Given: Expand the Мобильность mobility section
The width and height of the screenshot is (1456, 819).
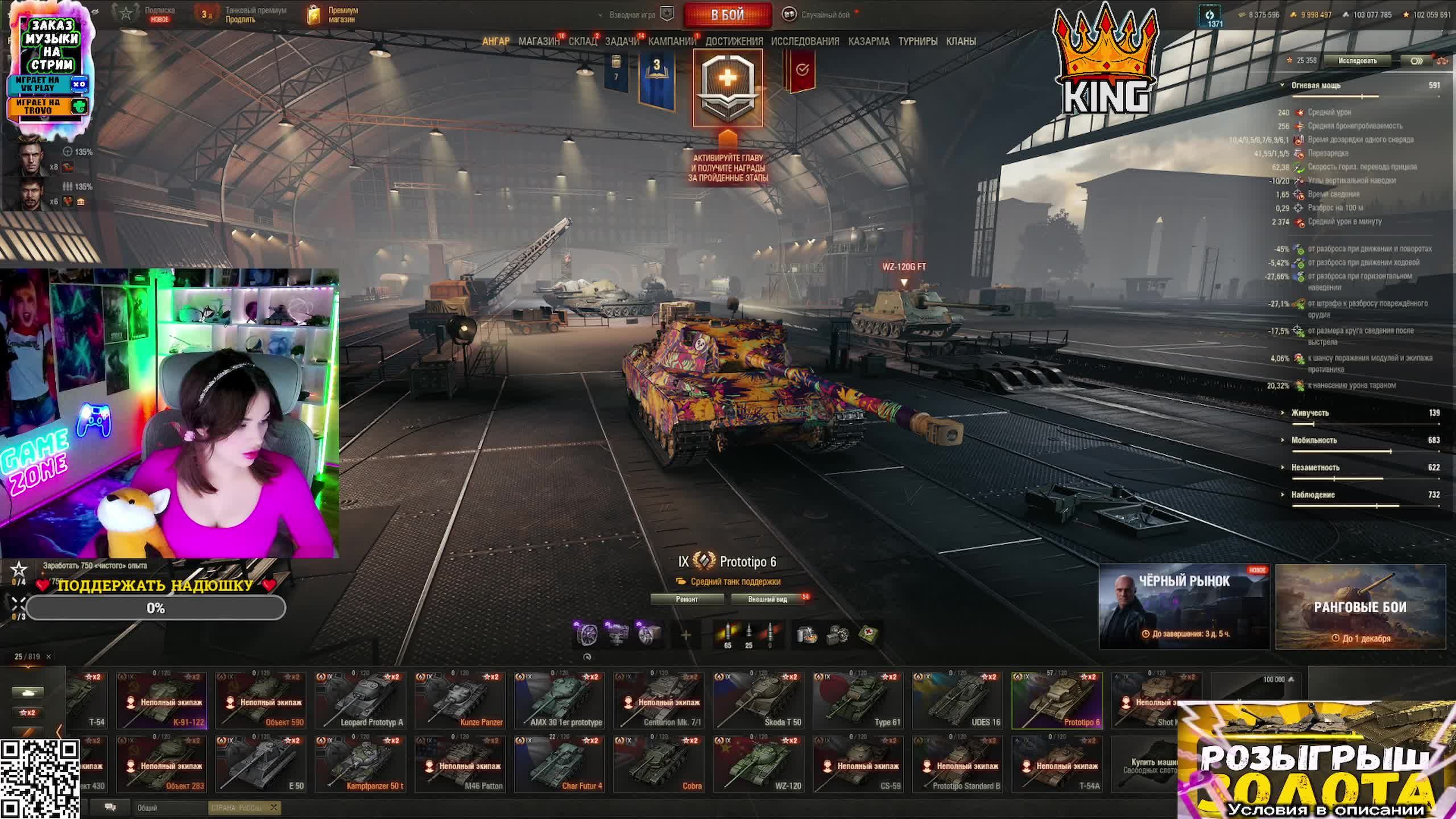Looking at the screenshot, I should click(x=1313, y=440).
